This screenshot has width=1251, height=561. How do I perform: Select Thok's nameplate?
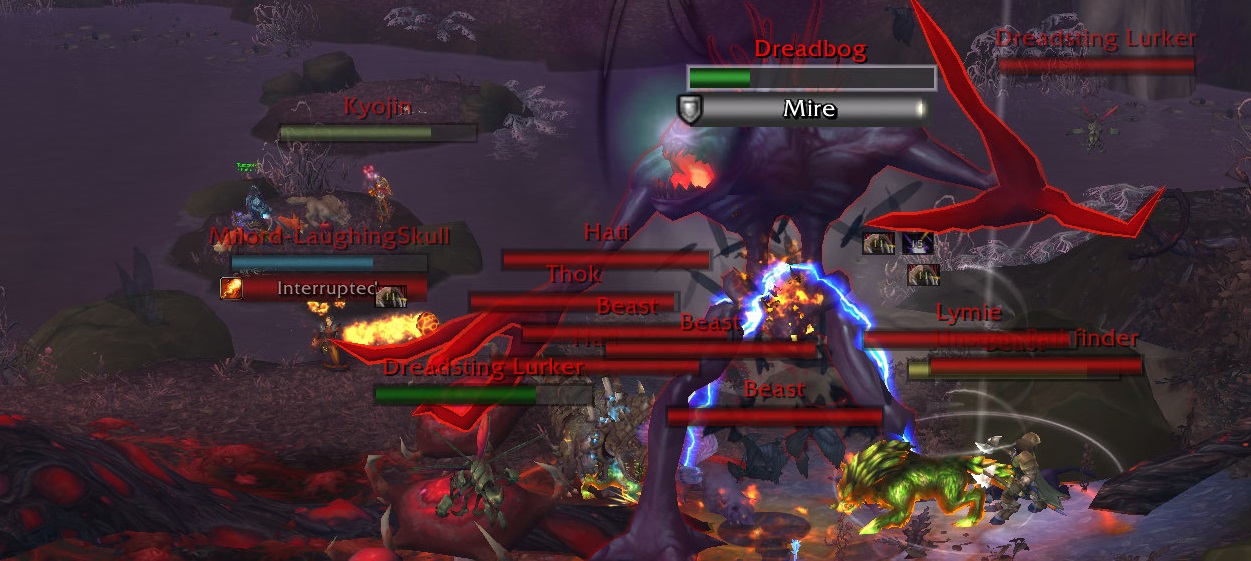pos(573,301)
